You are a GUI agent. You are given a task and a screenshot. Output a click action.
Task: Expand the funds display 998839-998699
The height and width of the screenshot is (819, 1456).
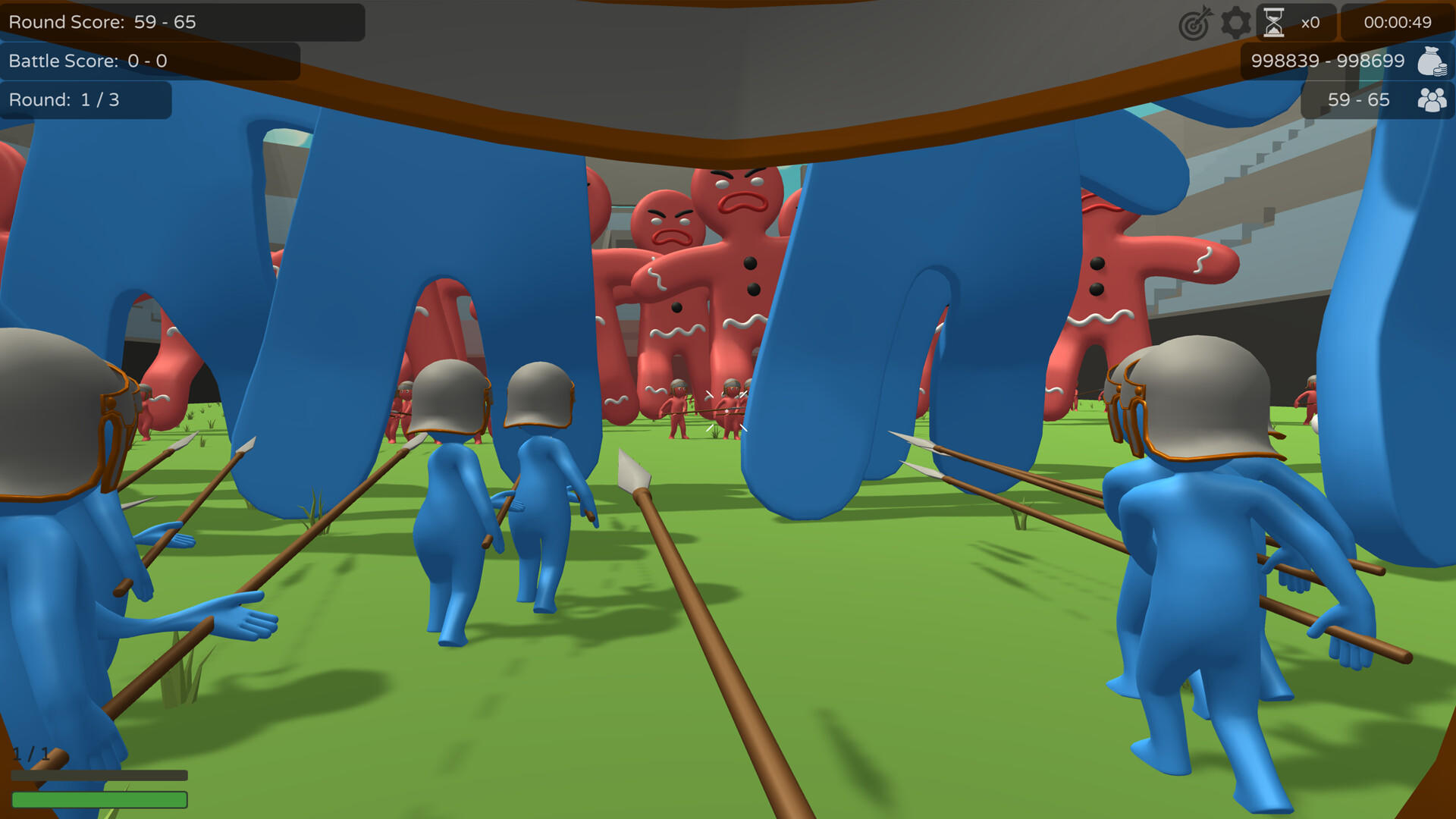tap(1327, 61)
